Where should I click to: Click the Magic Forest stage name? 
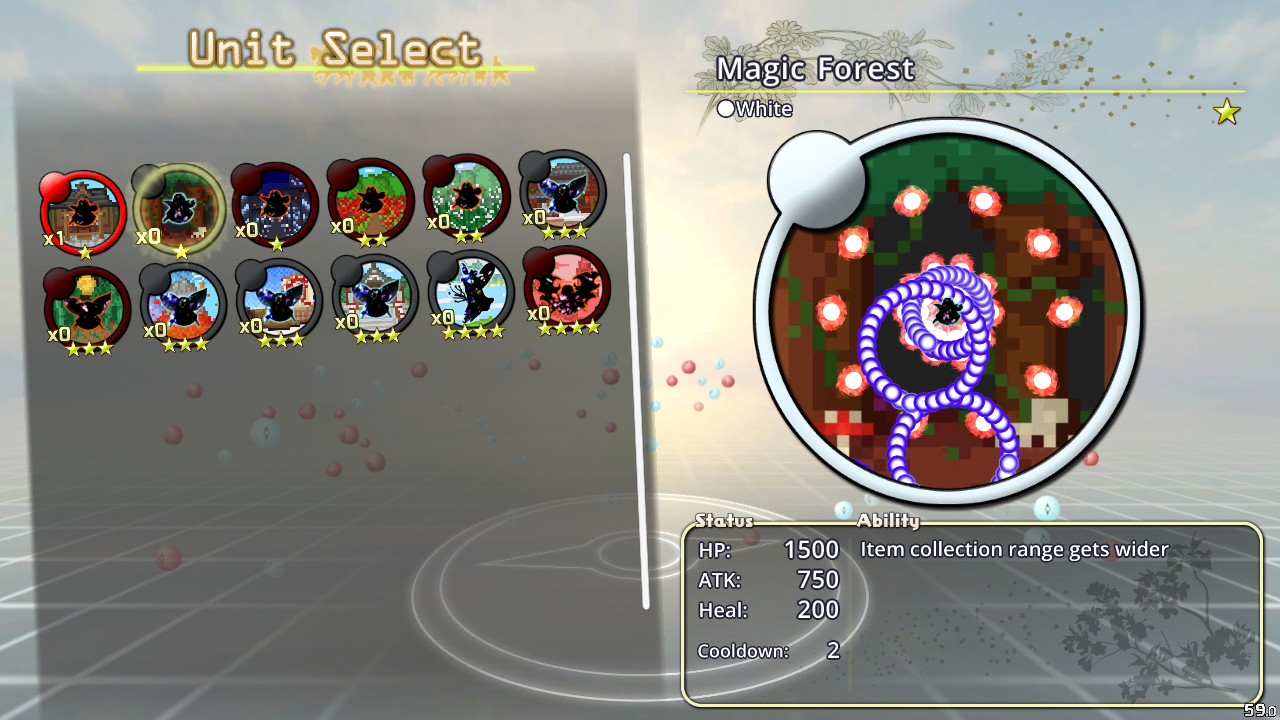[814, 70]
